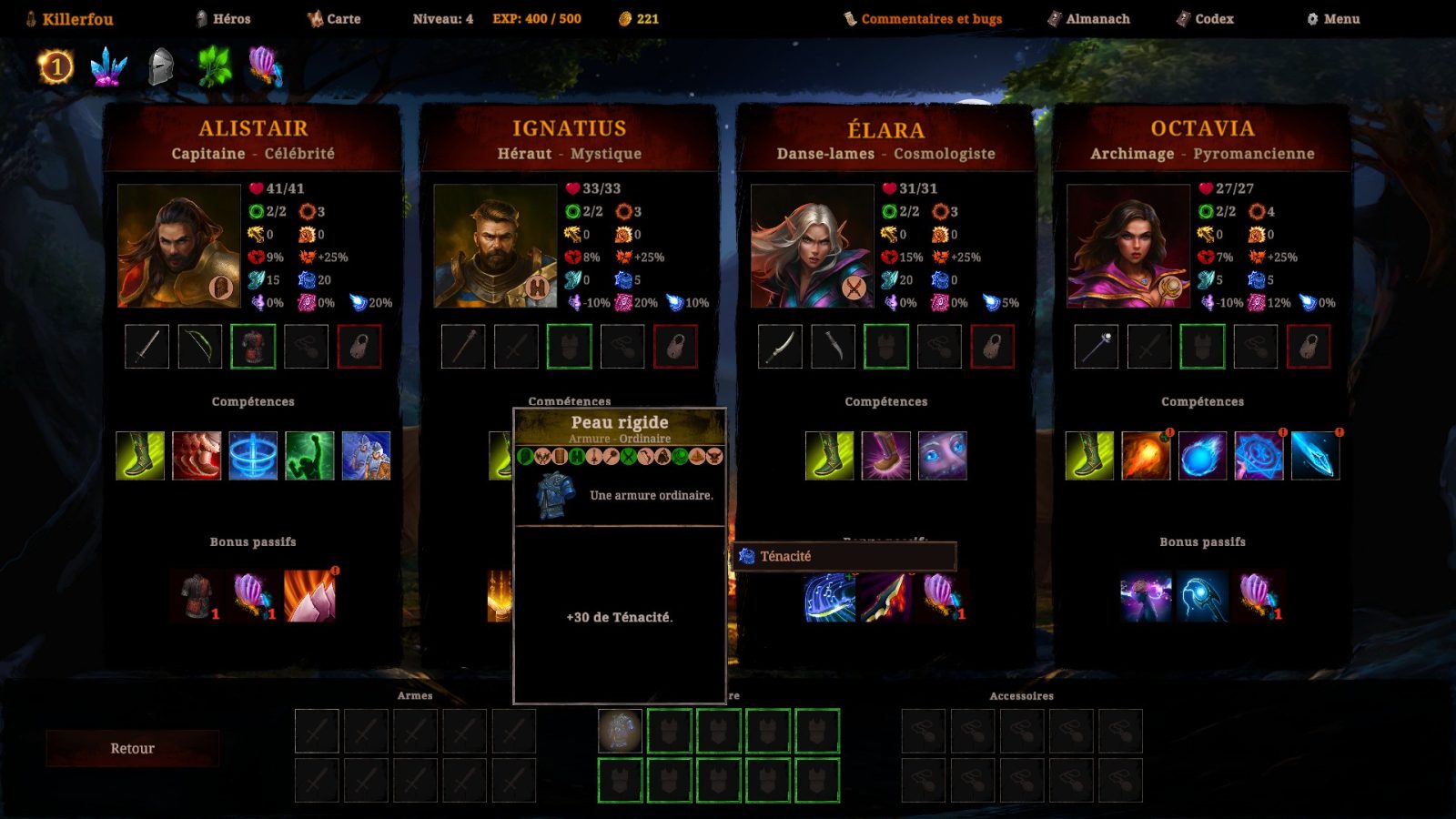Pick the Peau rigide armor in inventory
Image resolution: width=1456 pixels, height=819 pixels.
(x=620, y=732)
